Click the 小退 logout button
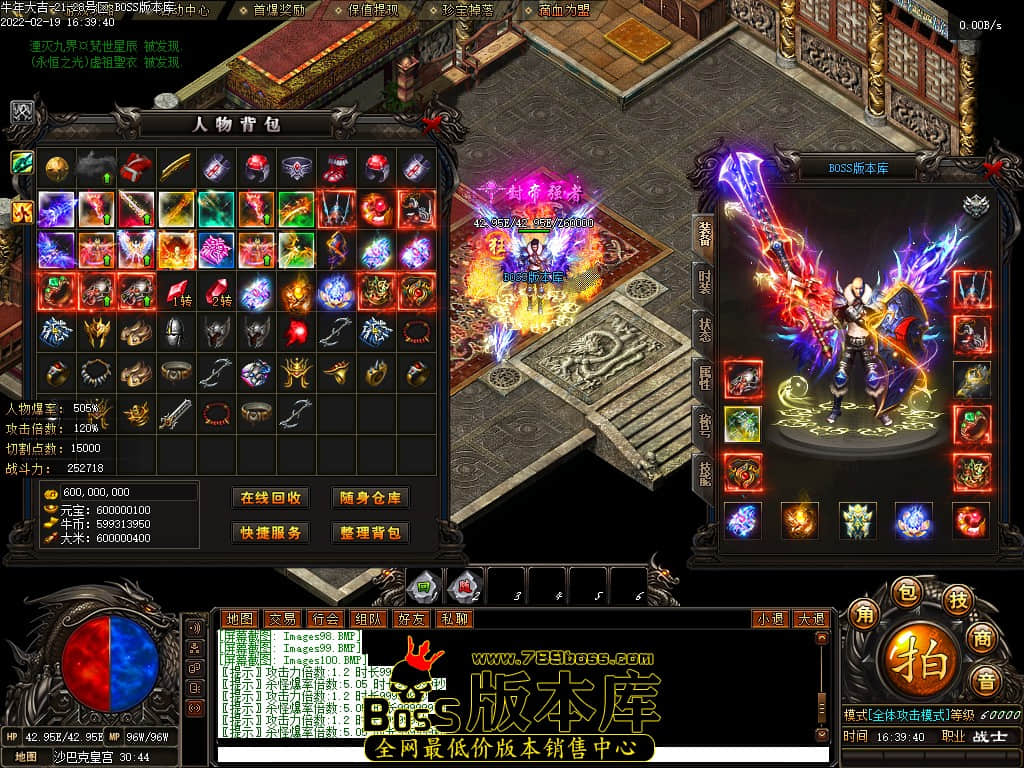This screenshot has height=768, width=1024. [x=770, y=619]
